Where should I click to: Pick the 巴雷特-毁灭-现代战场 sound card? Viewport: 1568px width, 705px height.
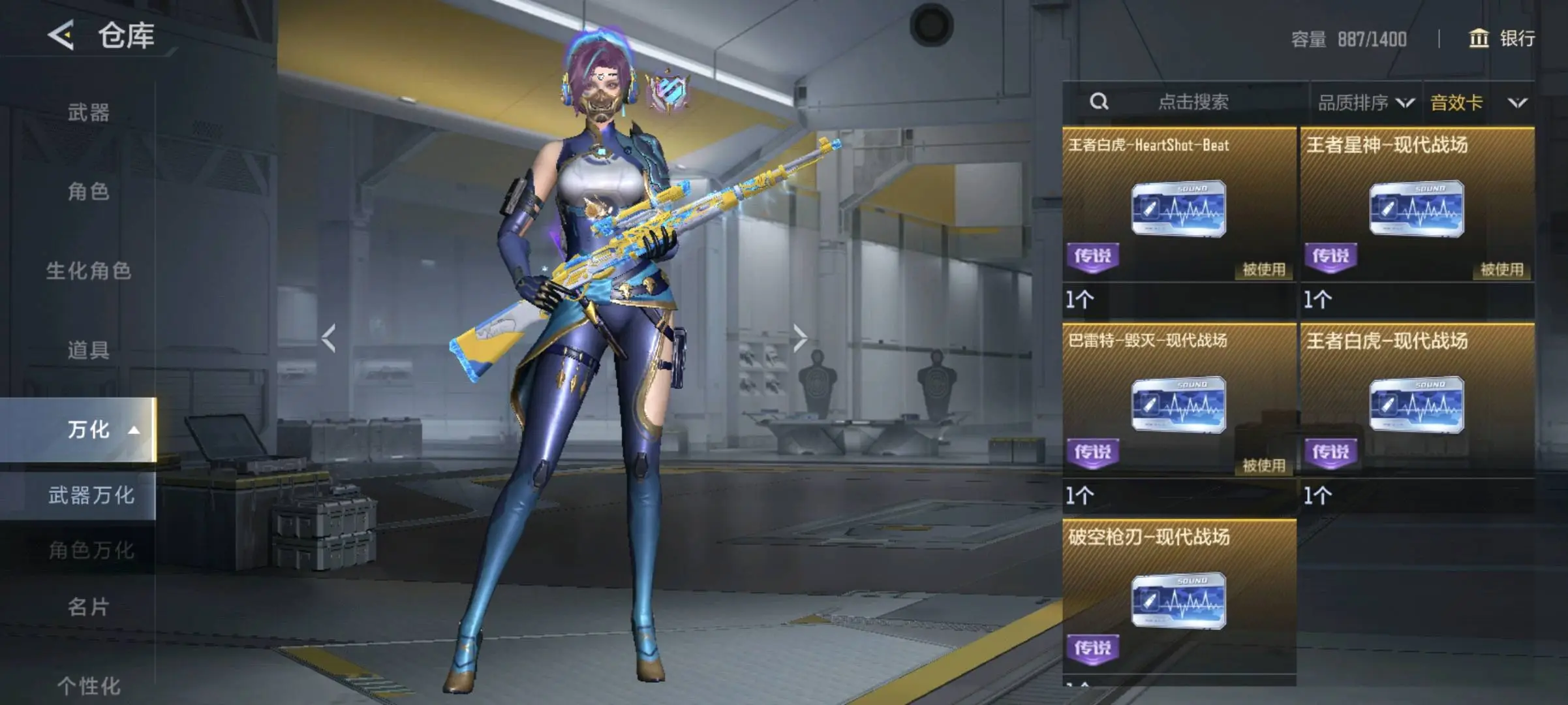pos(1178,405)
